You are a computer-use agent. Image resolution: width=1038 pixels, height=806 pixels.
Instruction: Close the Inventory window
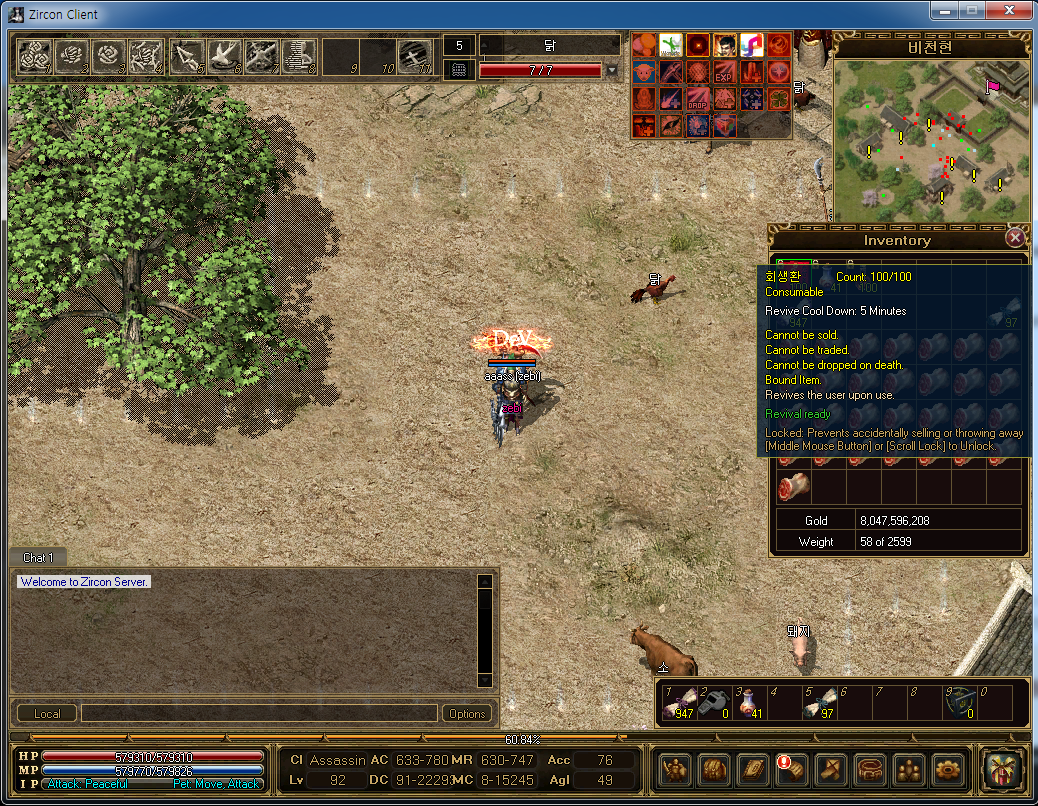pyautogui.click(x=1015, y=238)
